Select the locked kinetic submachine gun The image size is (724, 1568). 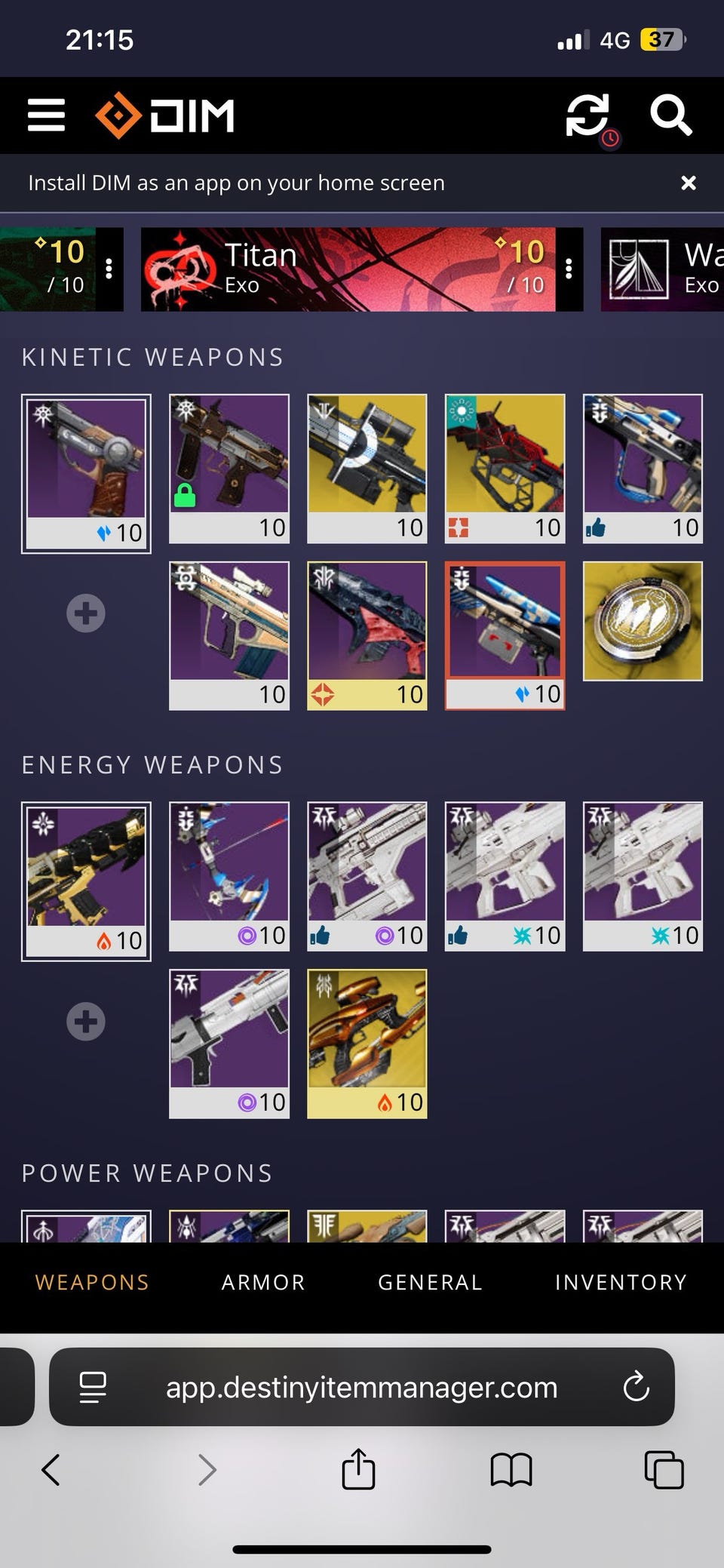coord(229,468)
